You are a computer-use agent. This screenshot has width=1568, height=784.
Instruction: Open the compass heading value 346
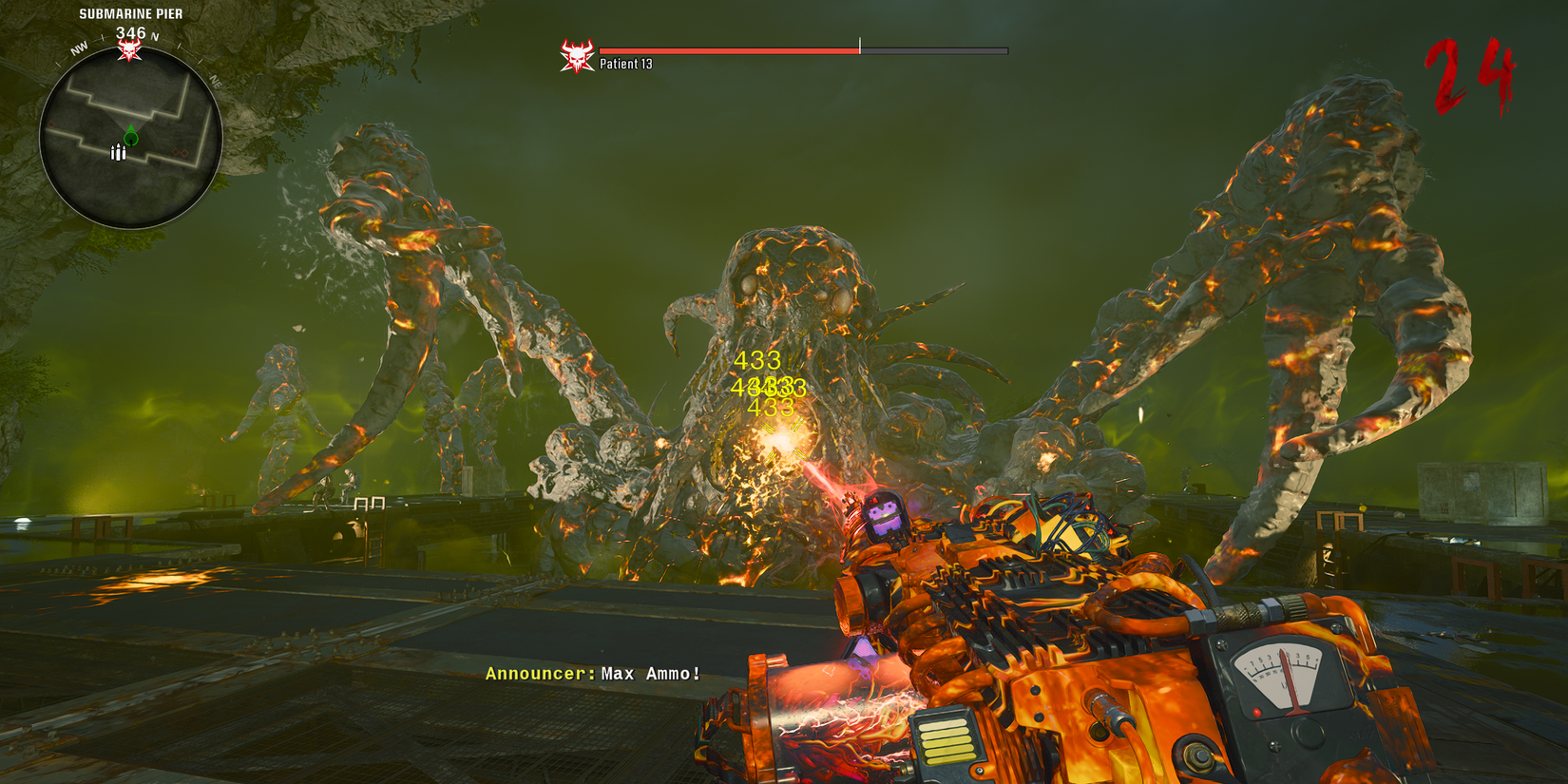(x=132, y=31)
